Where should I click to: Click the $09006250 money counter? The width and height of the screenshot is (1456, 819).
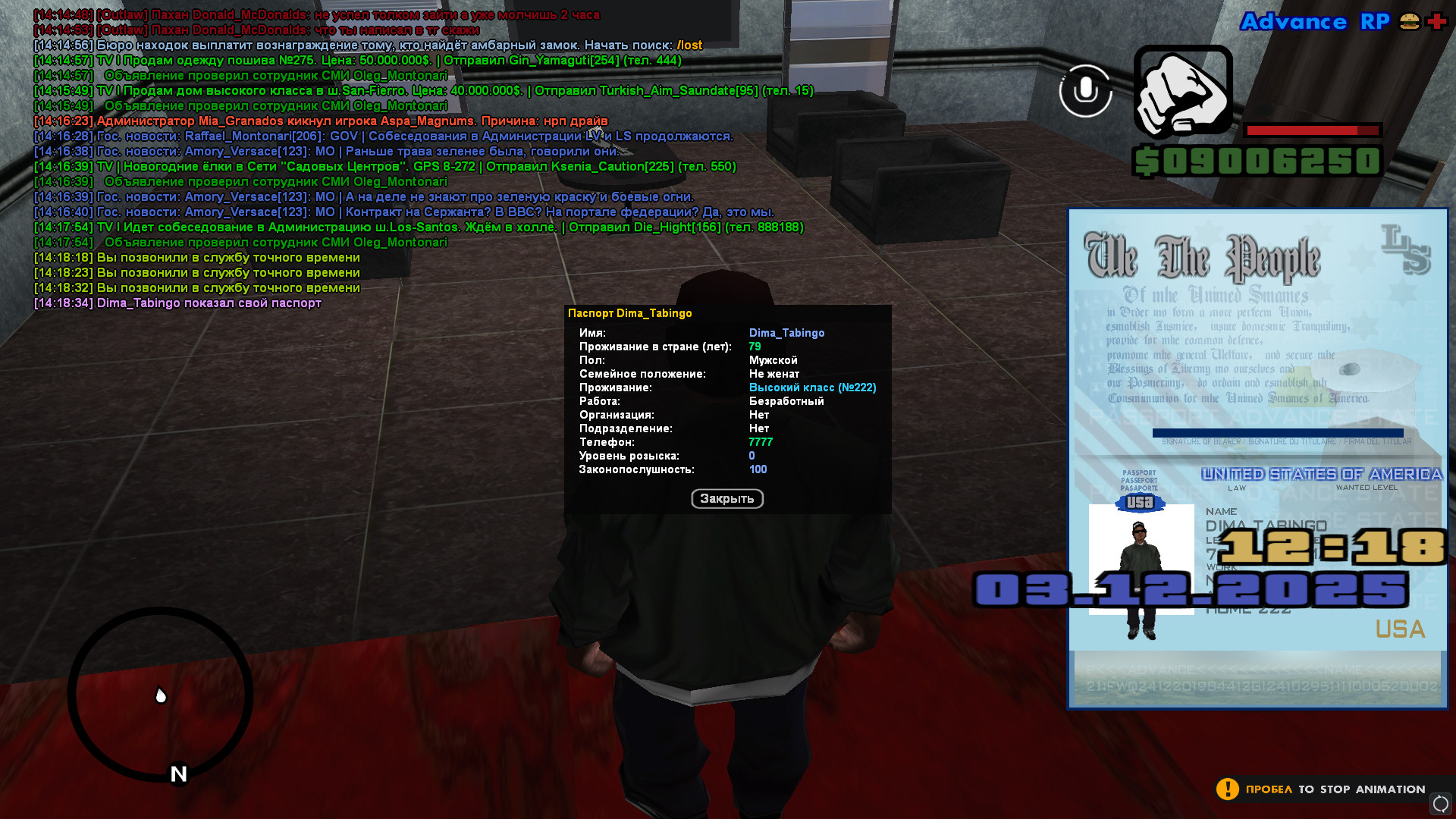pos(1255,160)
